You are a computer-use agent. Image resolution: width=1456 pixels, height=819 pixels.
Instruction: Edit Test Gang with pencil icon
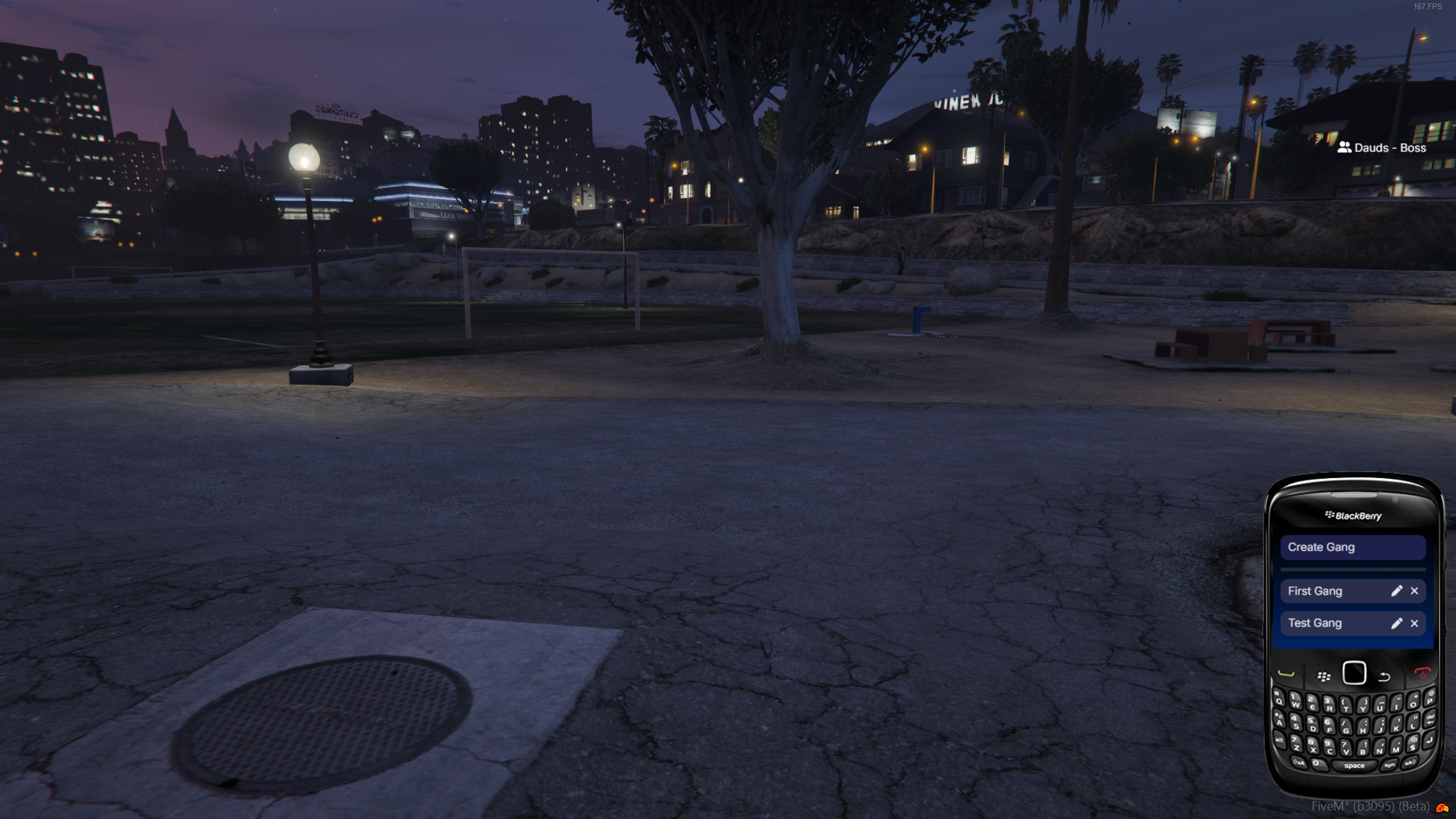(x=1396, y=623)
